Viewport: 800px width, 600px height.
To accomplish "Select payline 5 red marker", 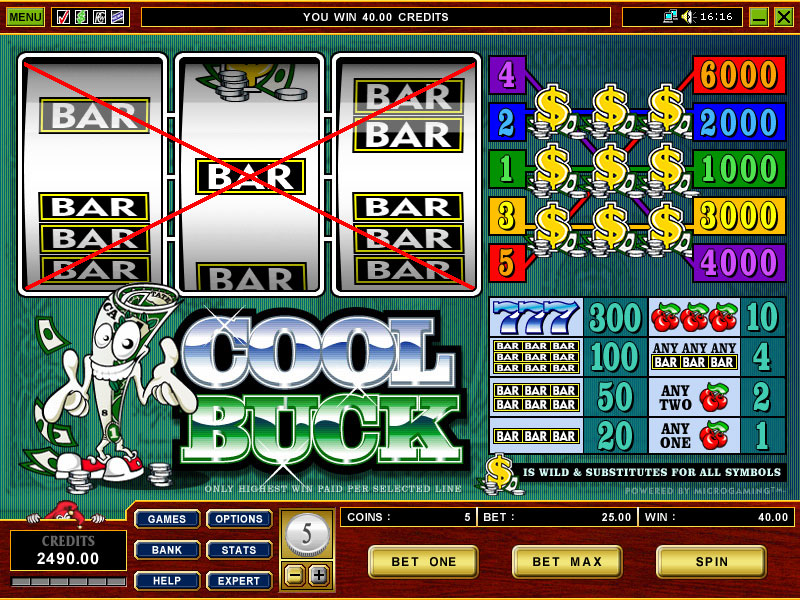I will click(x=506, y=263).
